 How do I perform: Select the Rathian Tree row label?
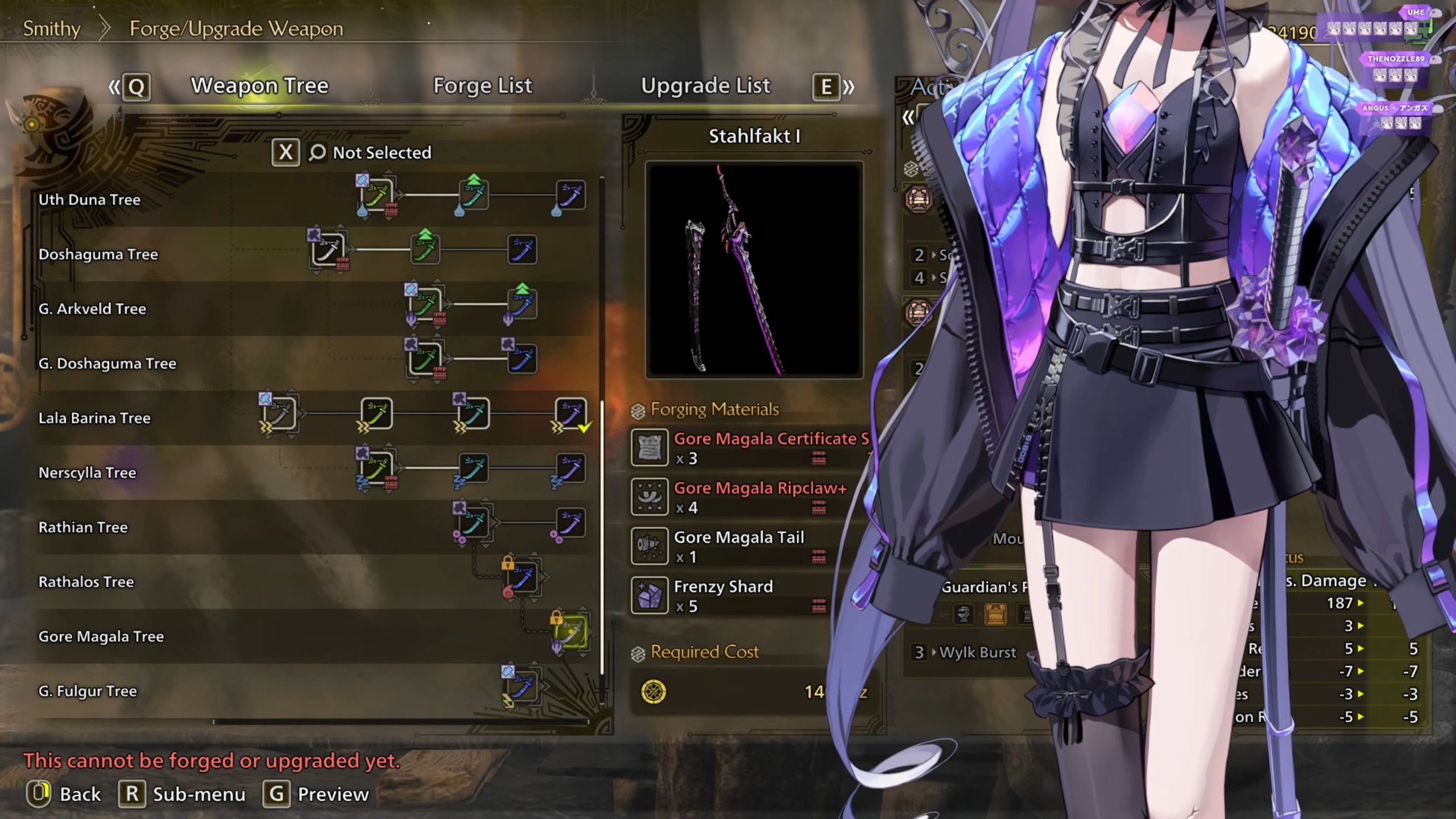(83, 527)
